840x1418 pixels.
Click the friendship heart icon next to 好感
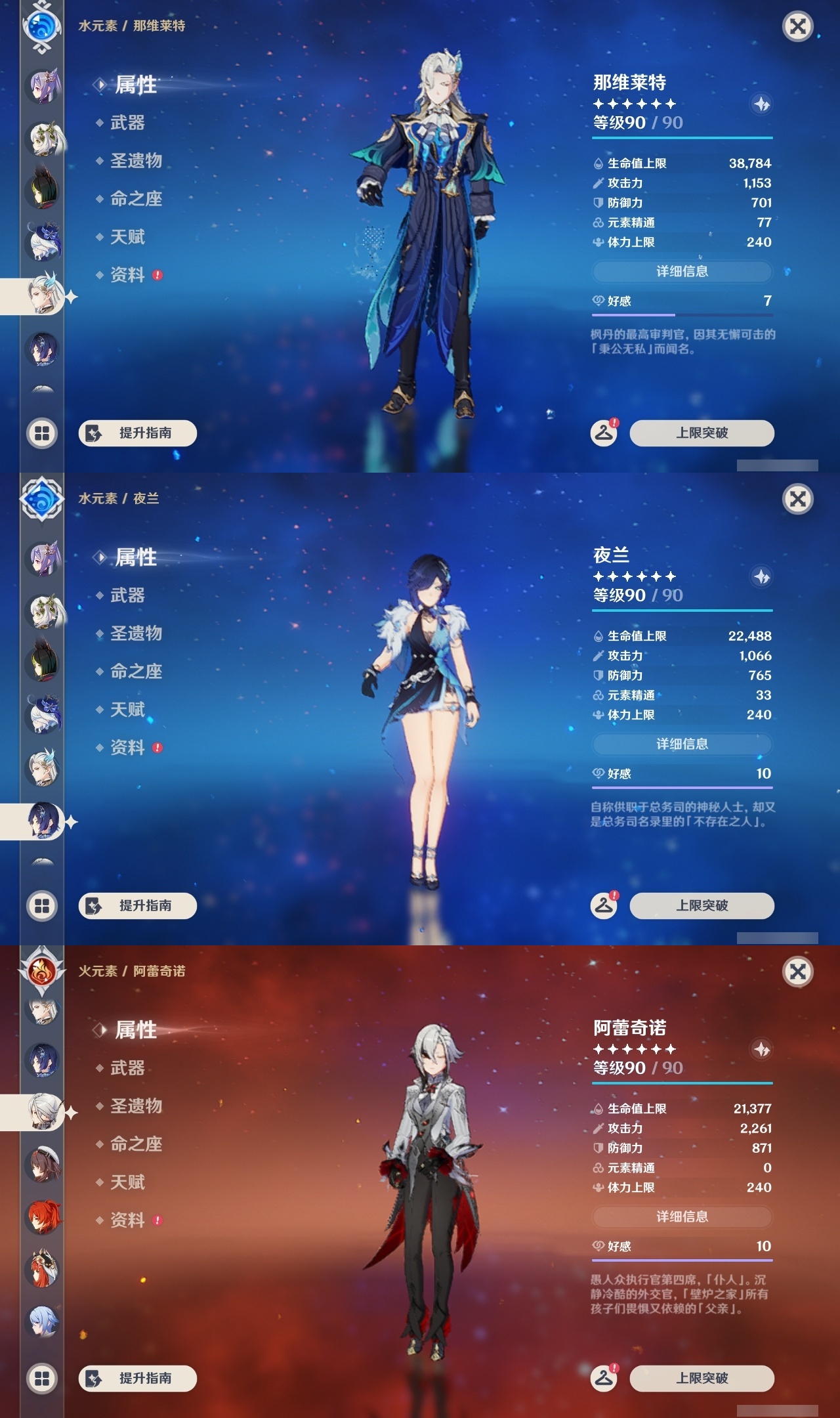pyautogui.click(x=598, y=302)
